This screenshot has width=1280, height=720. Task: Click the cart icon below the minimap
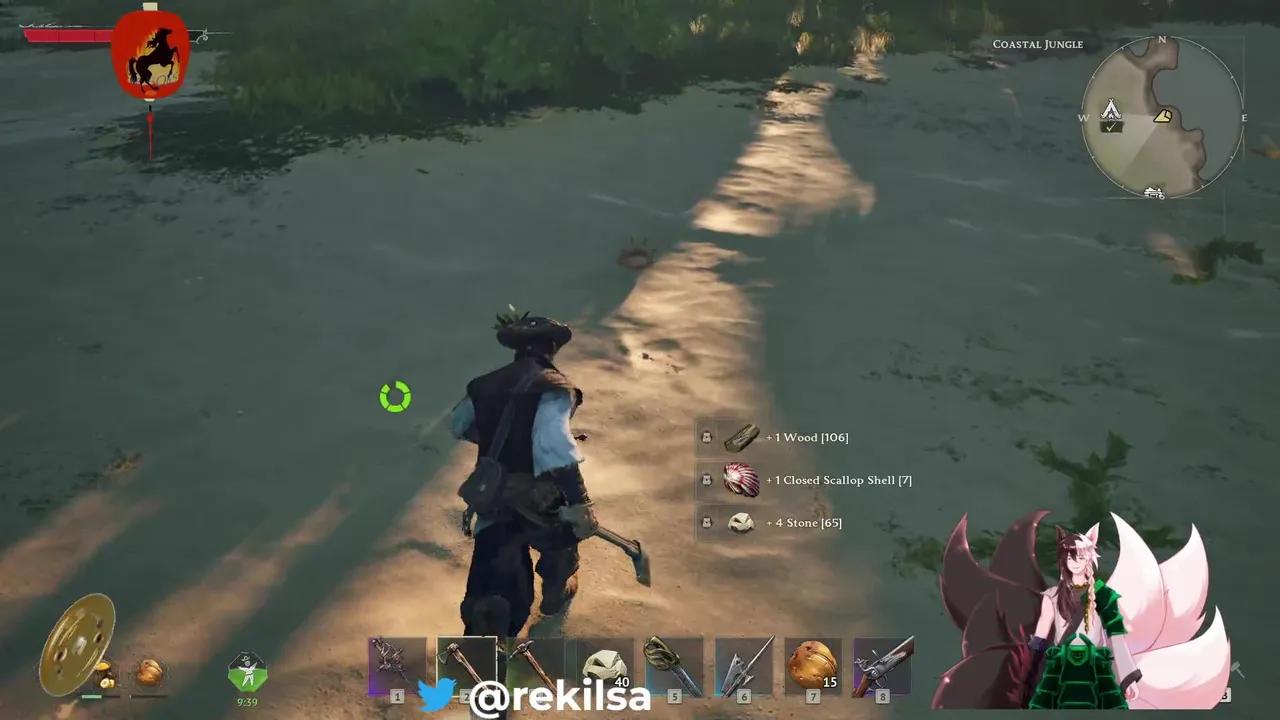(1155, 193)
